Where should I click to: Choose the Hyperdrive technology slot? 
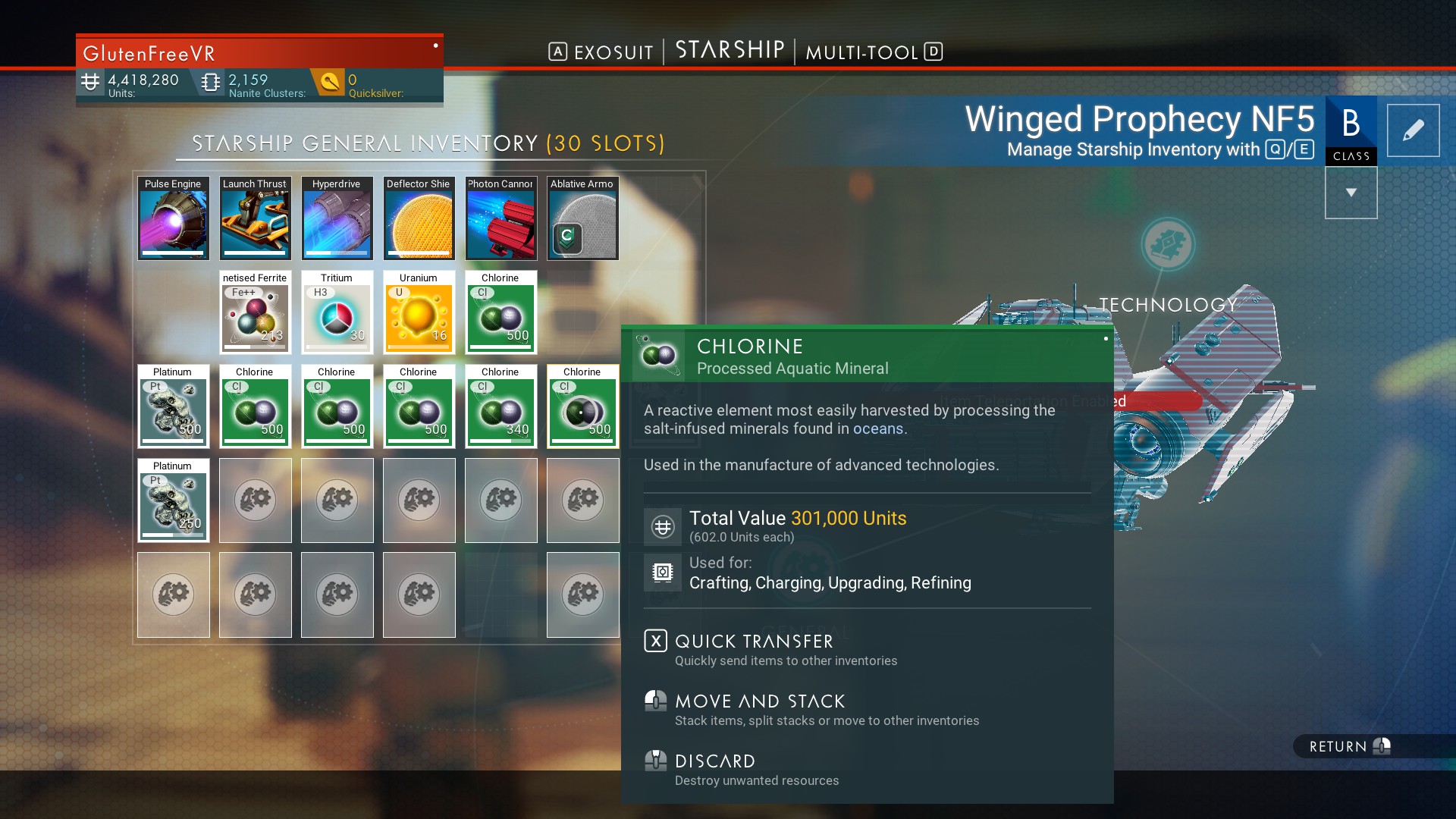337,218
